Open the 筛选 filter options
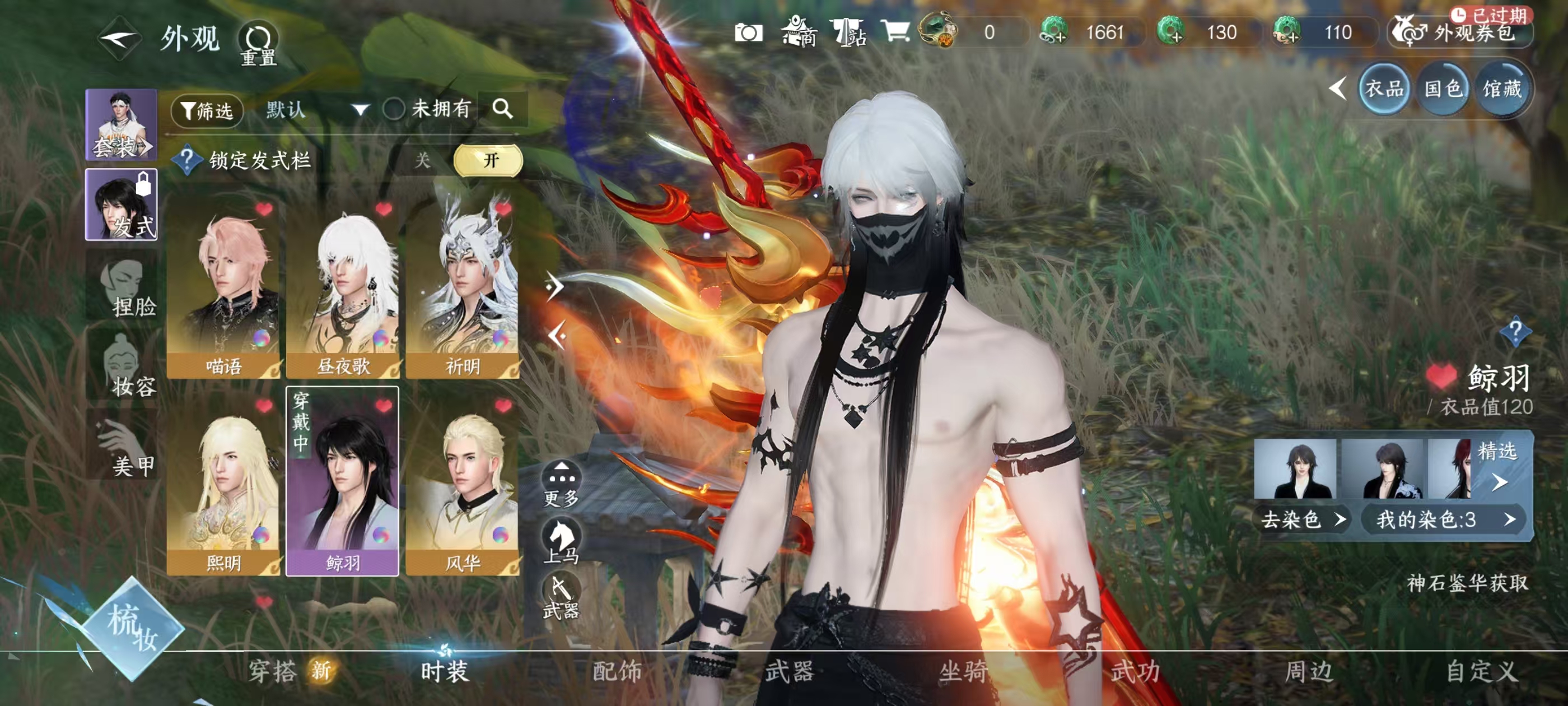 (207, 111)
